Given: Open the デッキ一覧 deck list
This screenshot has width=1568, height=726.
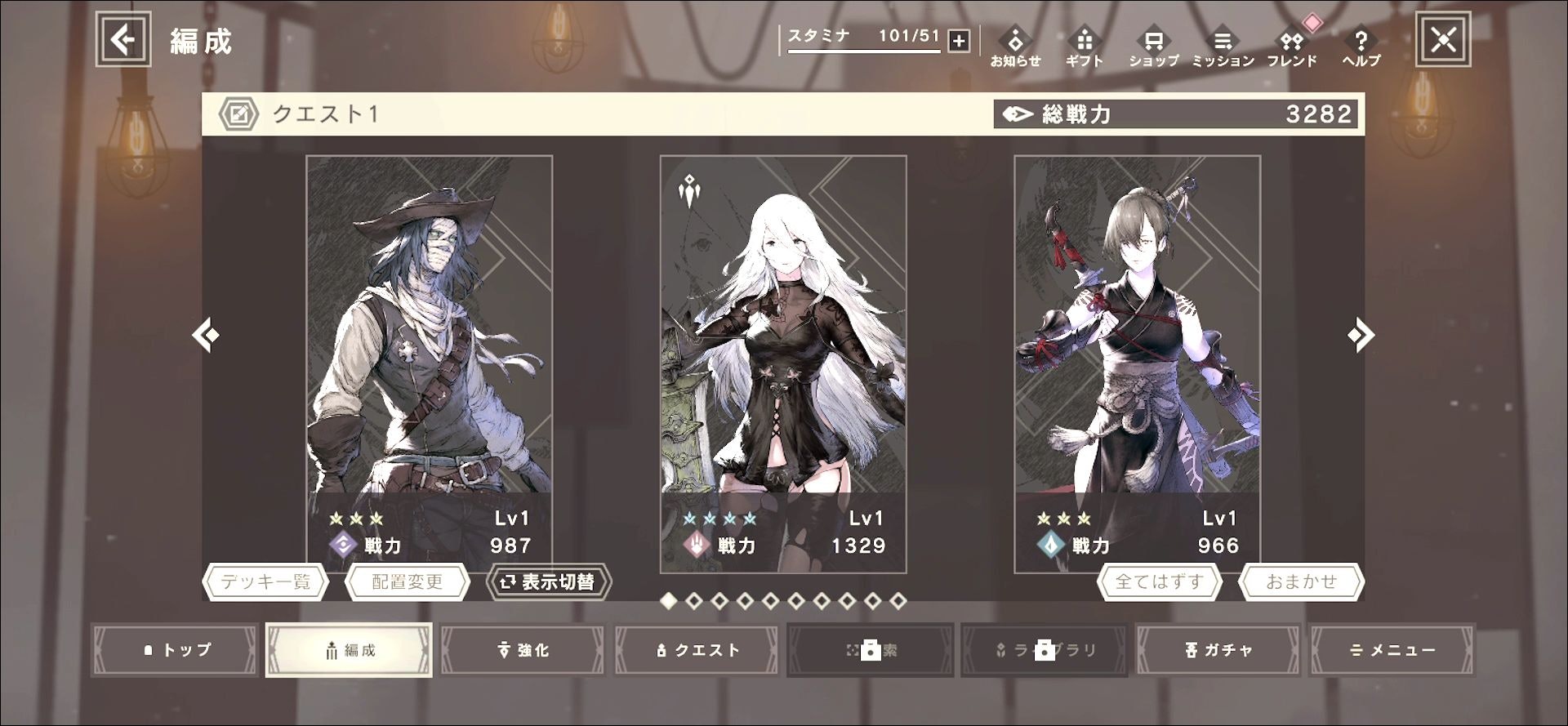Looking at the screenshot, I should (265, 582).
